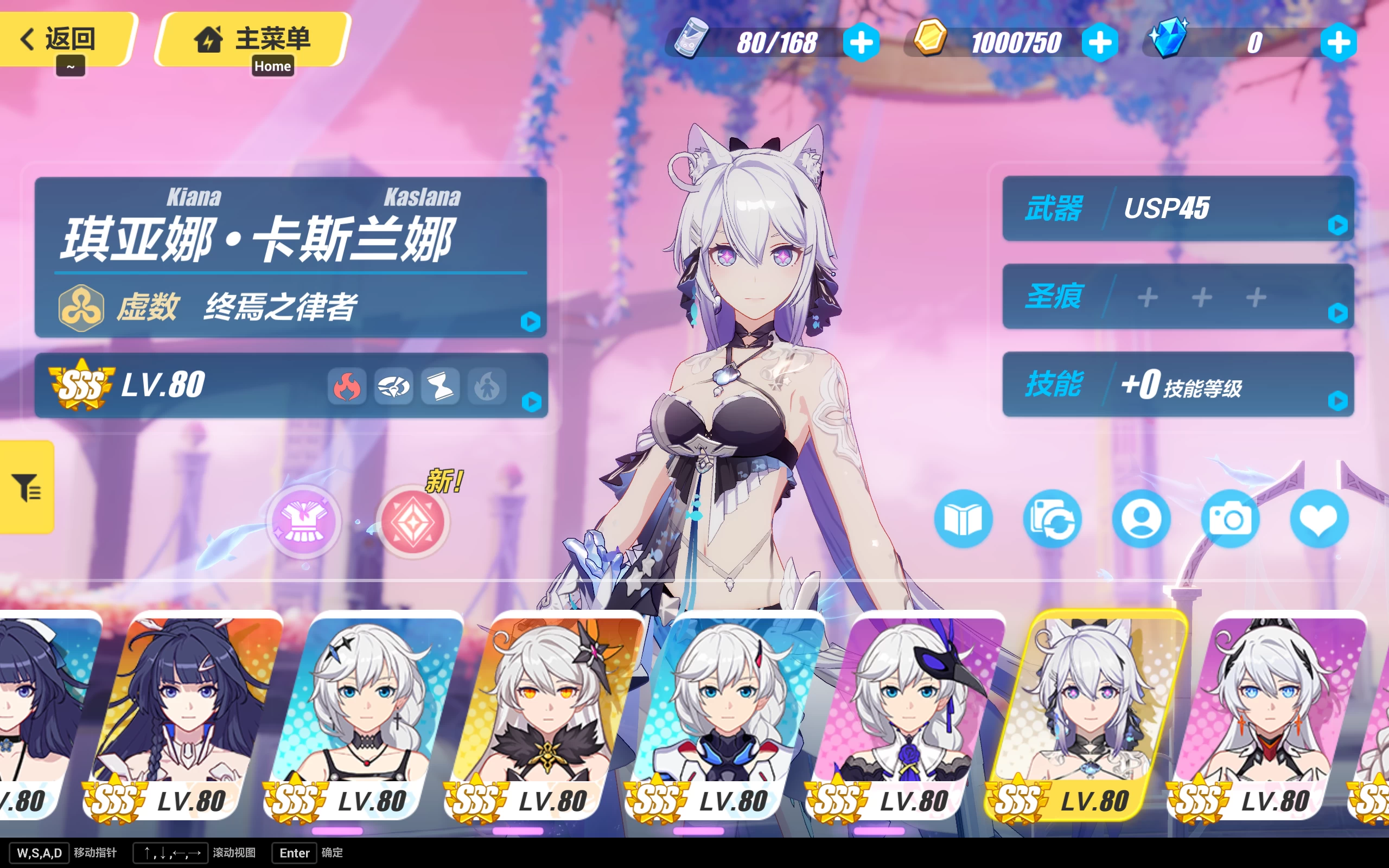Toggle the grayed flame-figure trait icon
The image size is (1389, 868).
(486, 387)
